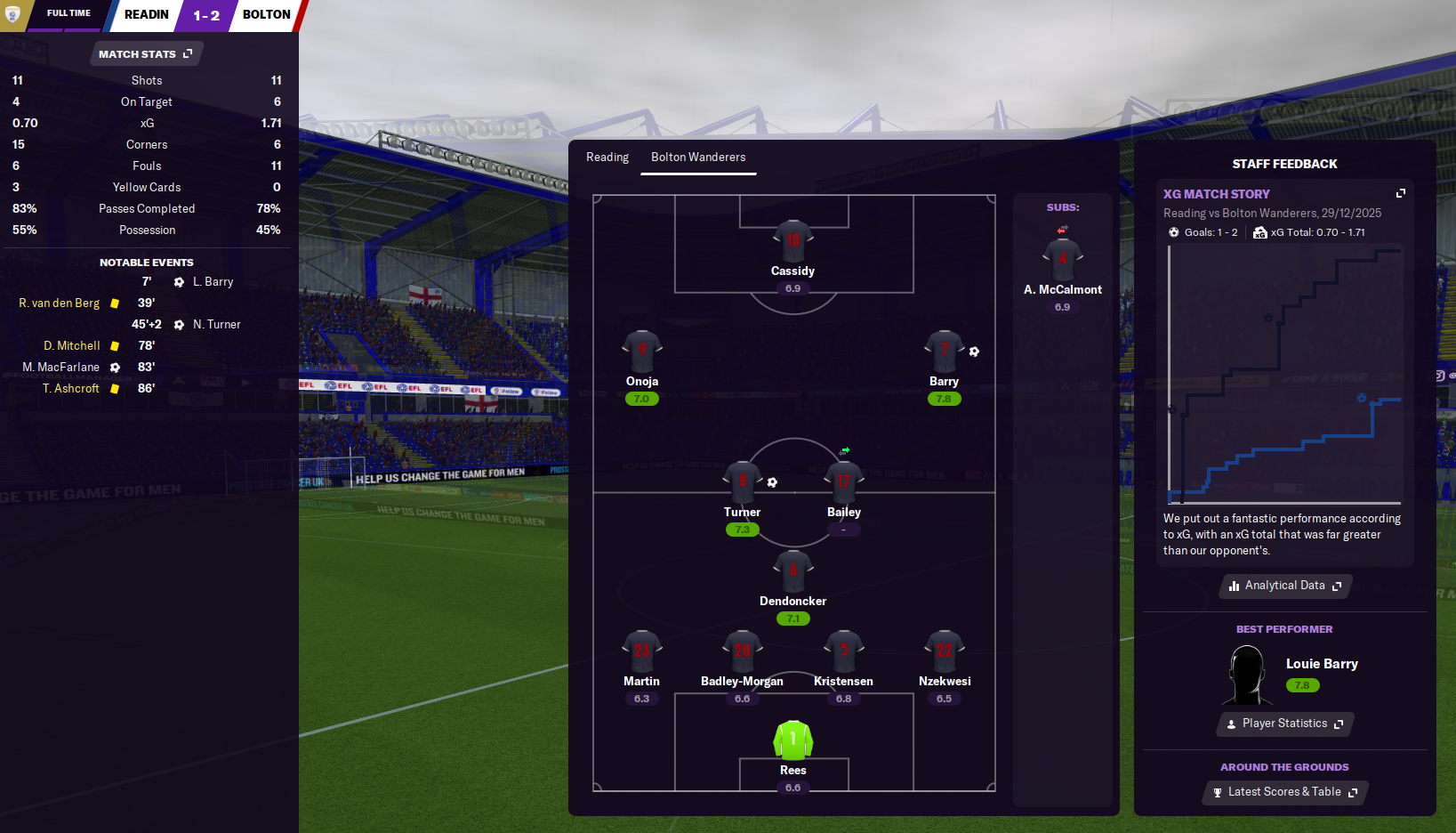
Task: Show Latest Scores & Table
Action: click(x=1284, y=792)
